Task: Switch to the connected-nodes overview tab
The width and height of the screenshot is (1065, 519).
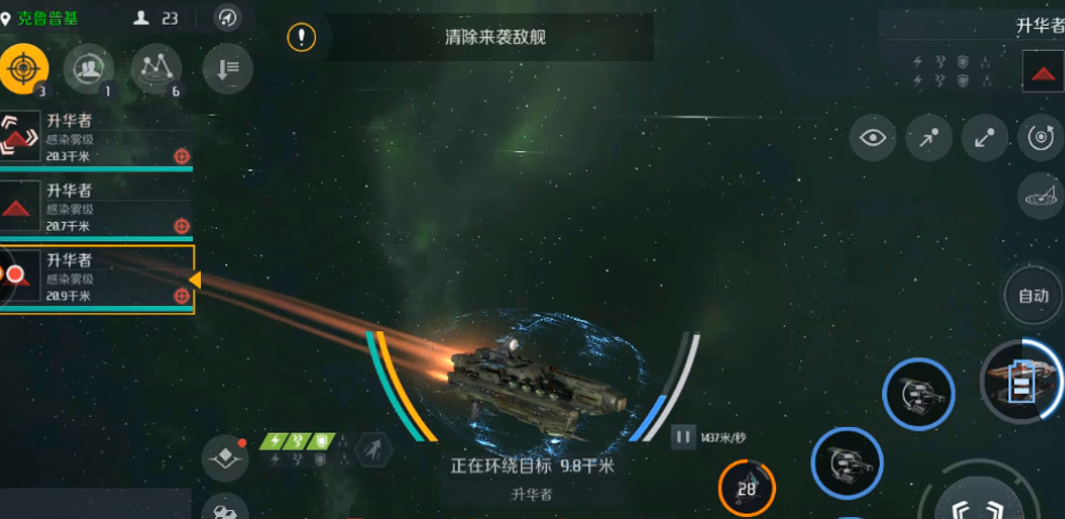Action: [x=155, y=69]
